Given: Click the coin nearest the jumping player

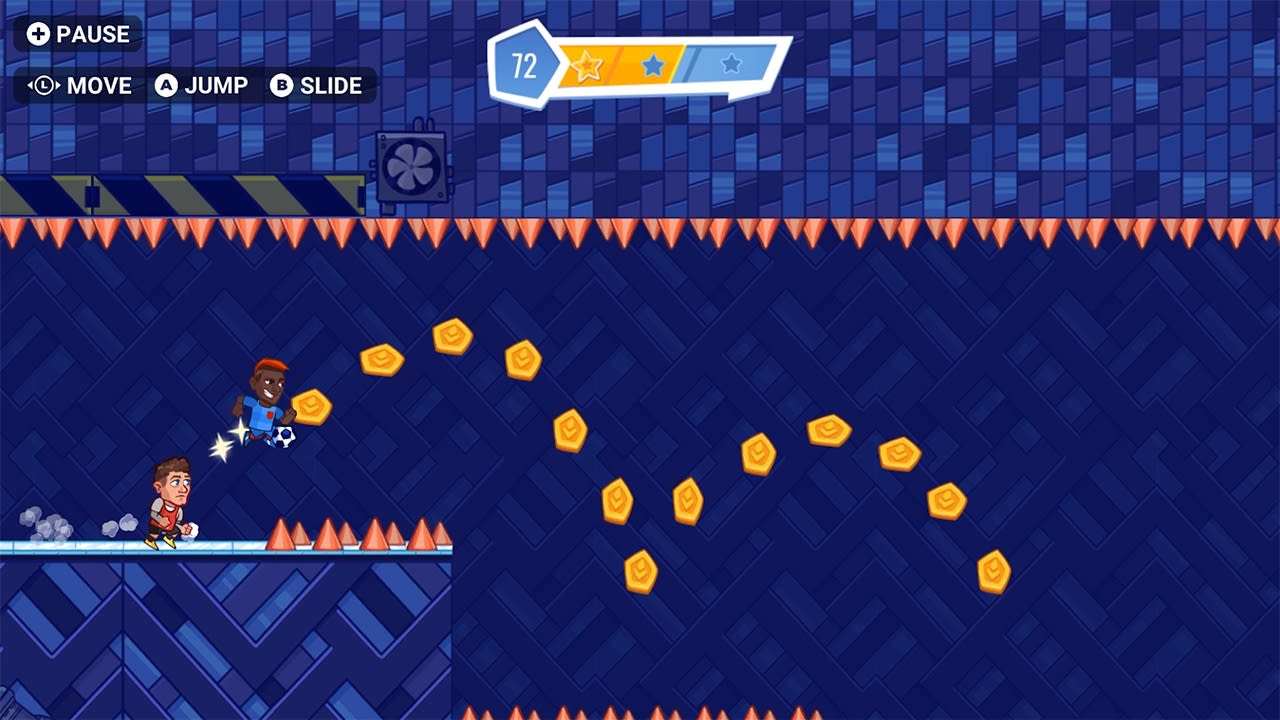Looking at the screenshot, I should [311, 405].
